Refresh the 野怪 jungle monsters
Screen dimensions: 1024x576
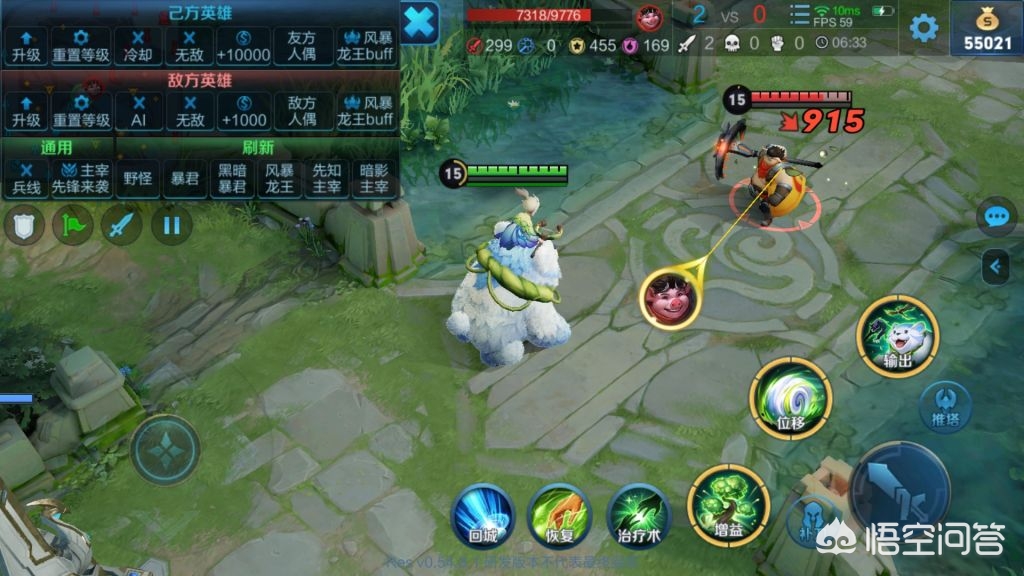pyautogui.click(x=138, y=178)
